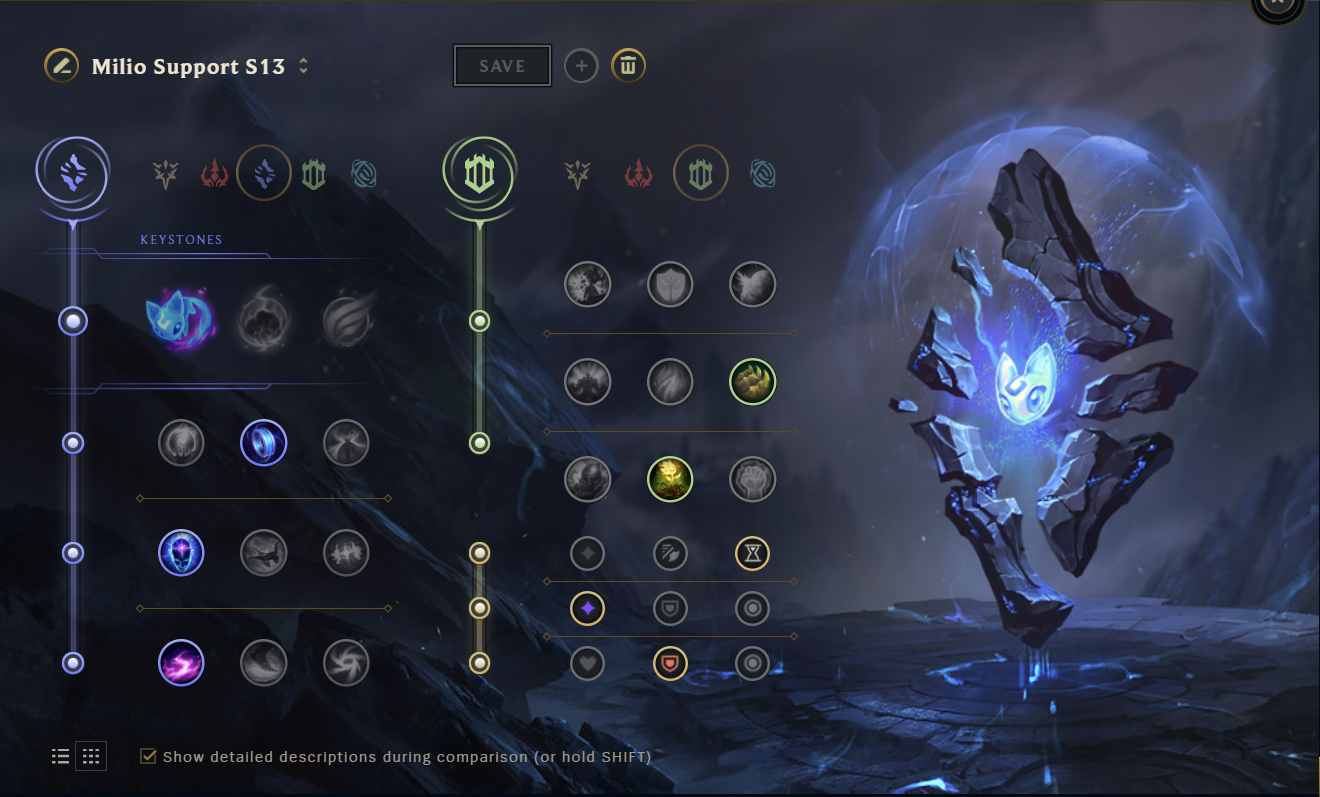Create a new rune page
The image size is (1320, 797).
tap(581, 65)
